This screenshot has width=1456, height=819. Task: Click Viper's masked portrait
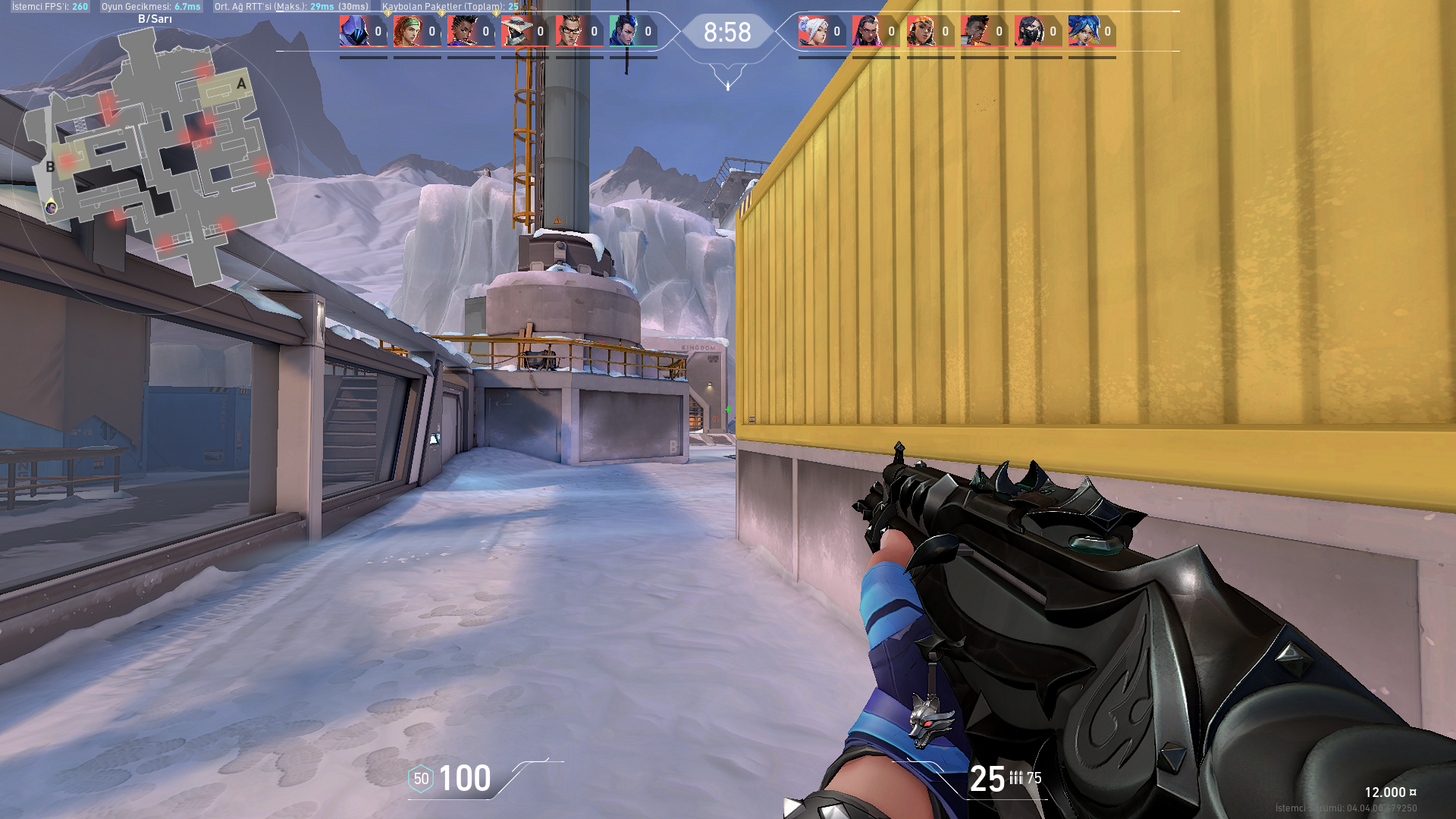[1028, 31]
